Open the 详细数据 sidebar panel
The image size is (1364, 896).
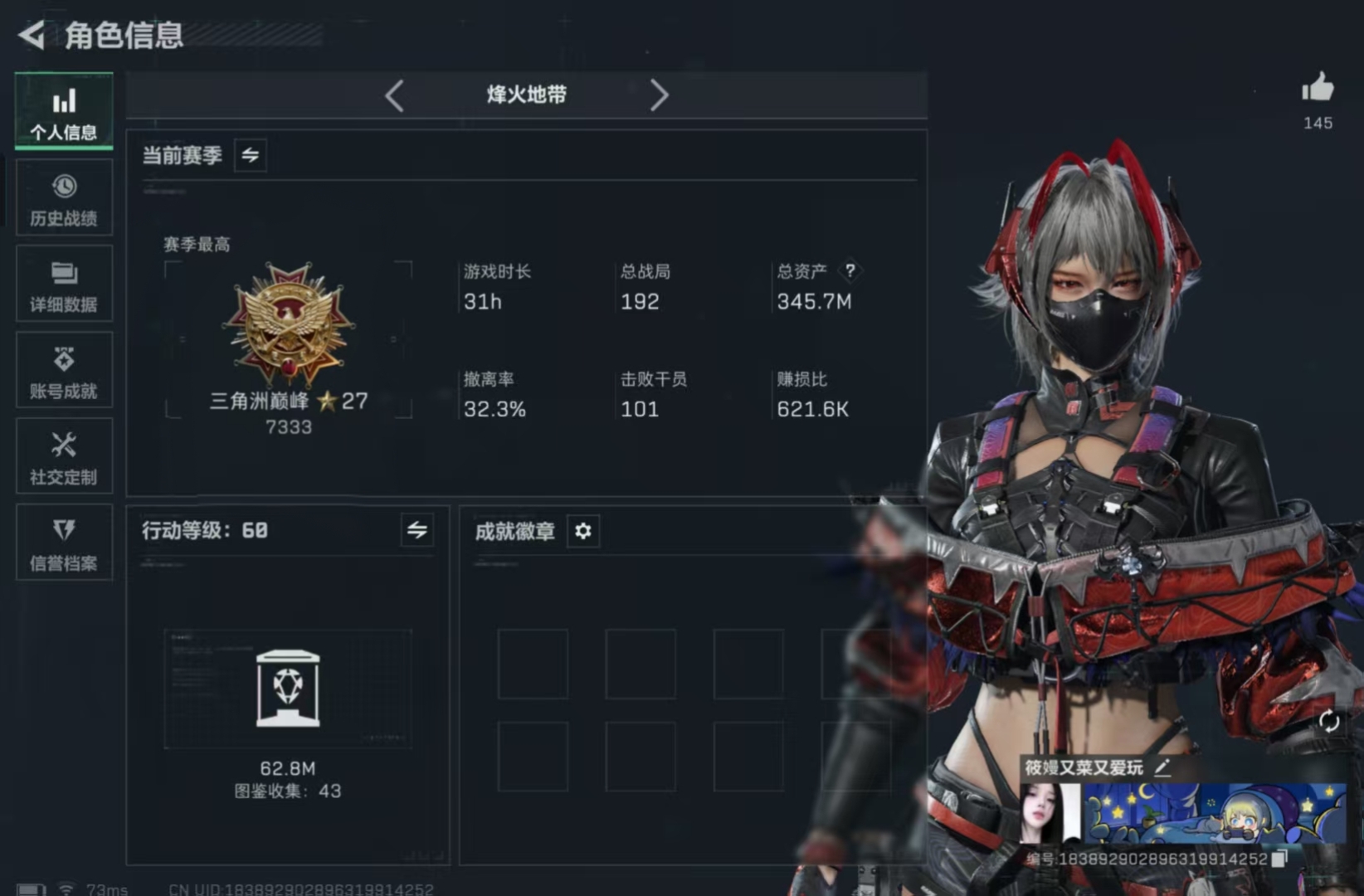pyautogui.click(x=64, y=285)
